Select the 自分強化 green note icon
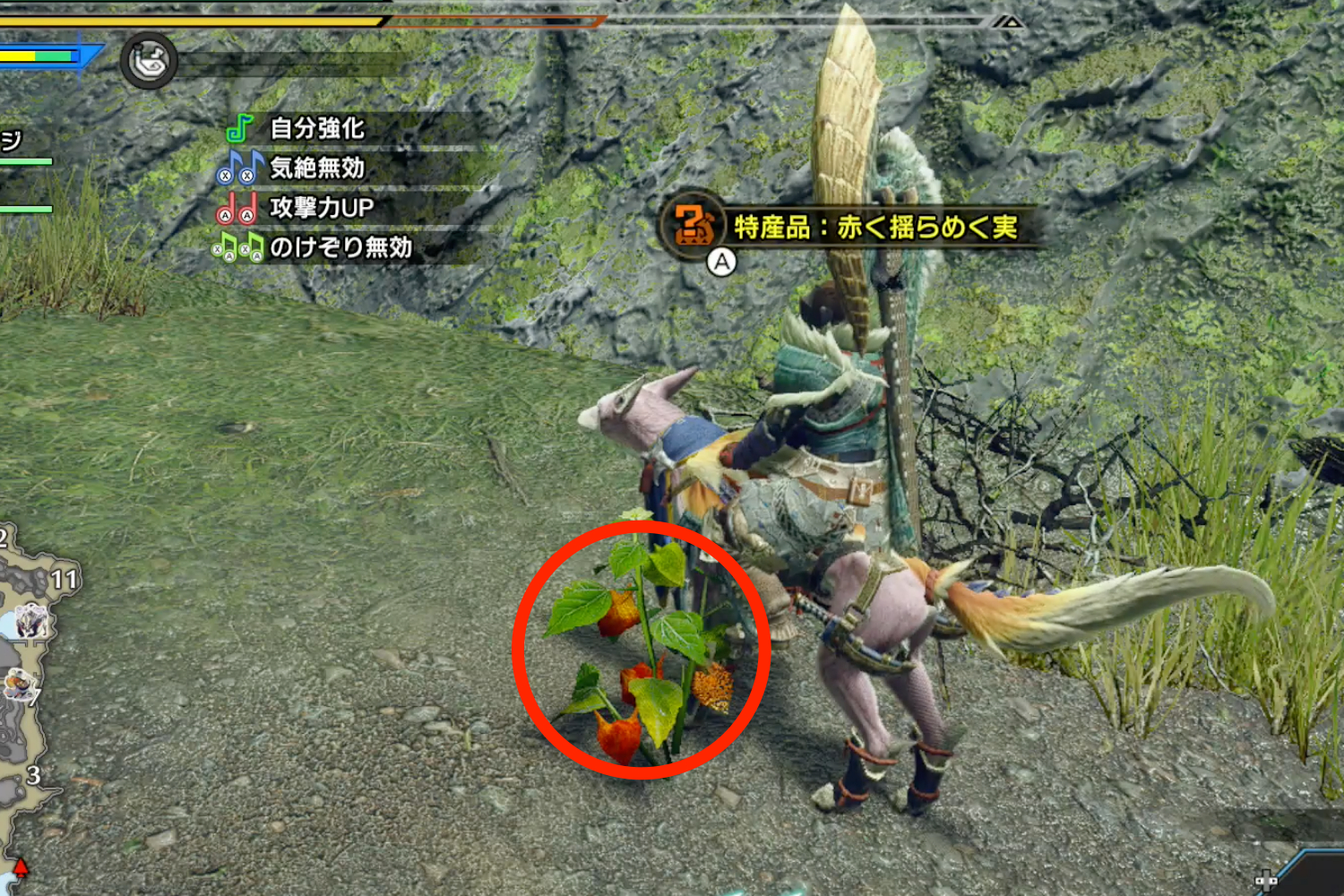This screenshot has width=1344, height=896. pos(237,129)
